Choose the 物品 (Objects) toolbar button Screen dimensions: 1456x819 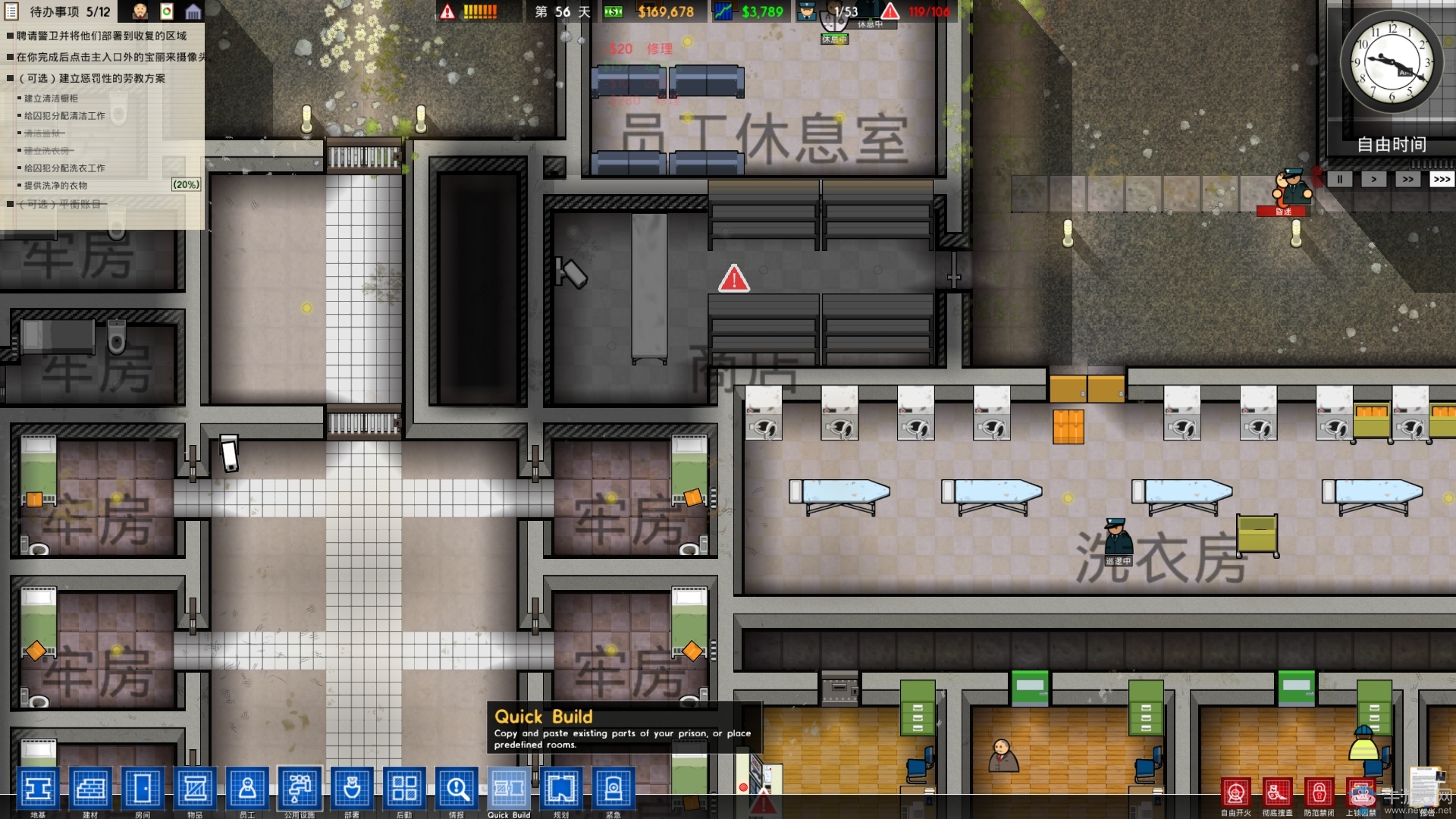pyautogui.click(x=195, y=789)
